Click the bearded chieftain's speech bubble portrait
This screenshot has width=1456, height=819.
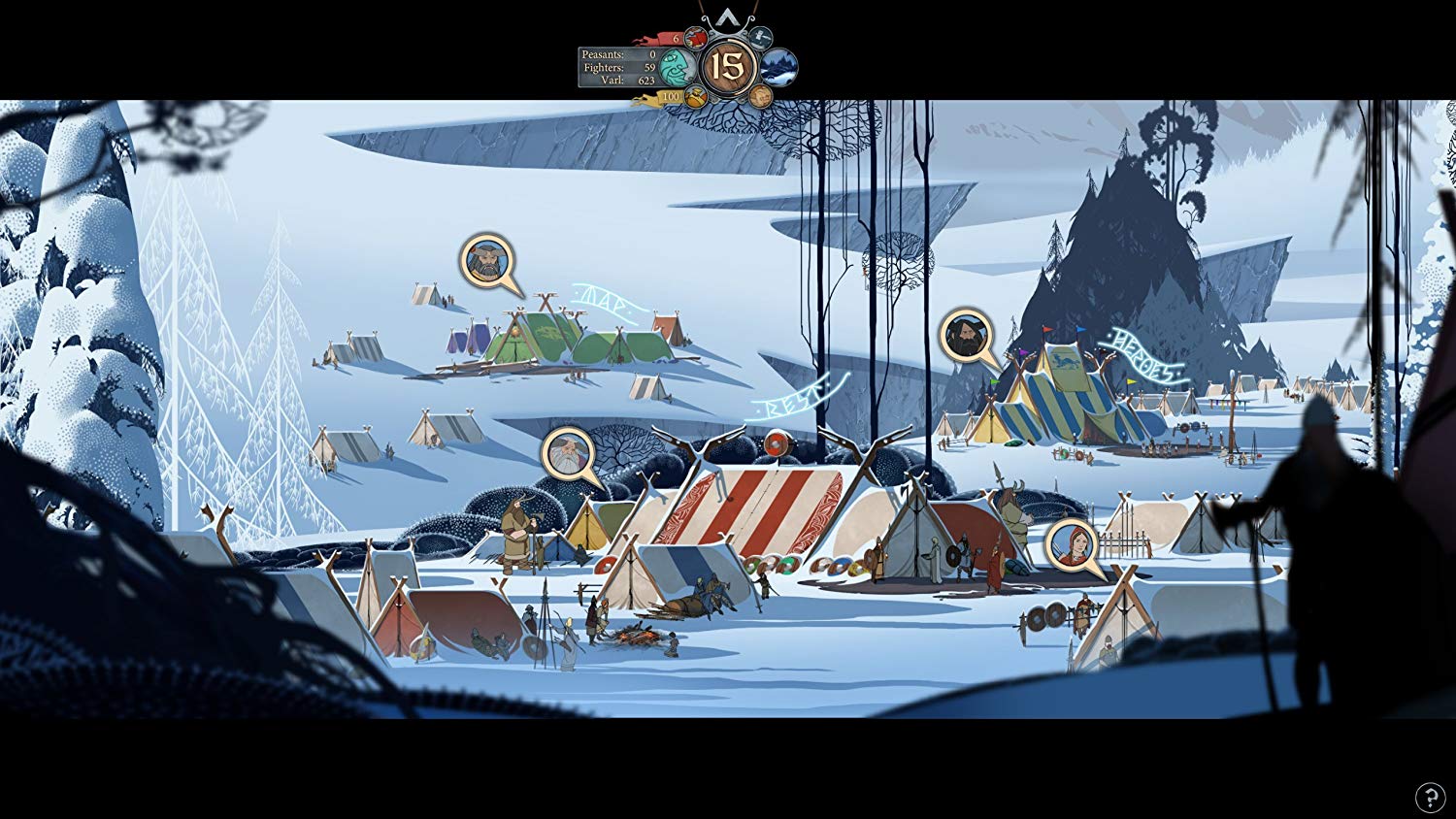(485, 260)
